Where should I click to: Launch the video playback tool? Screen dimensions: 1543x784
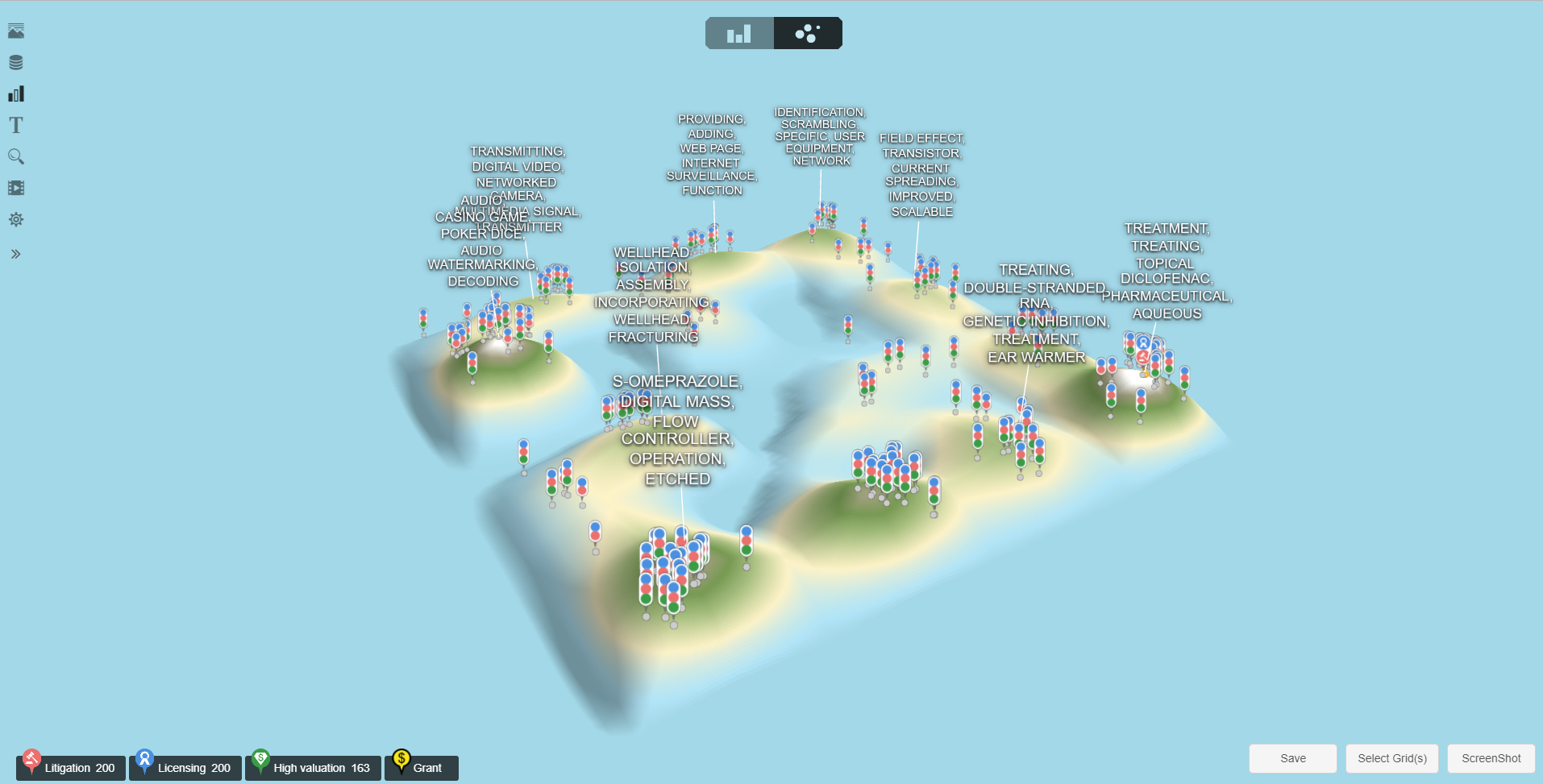coord(16,188)
